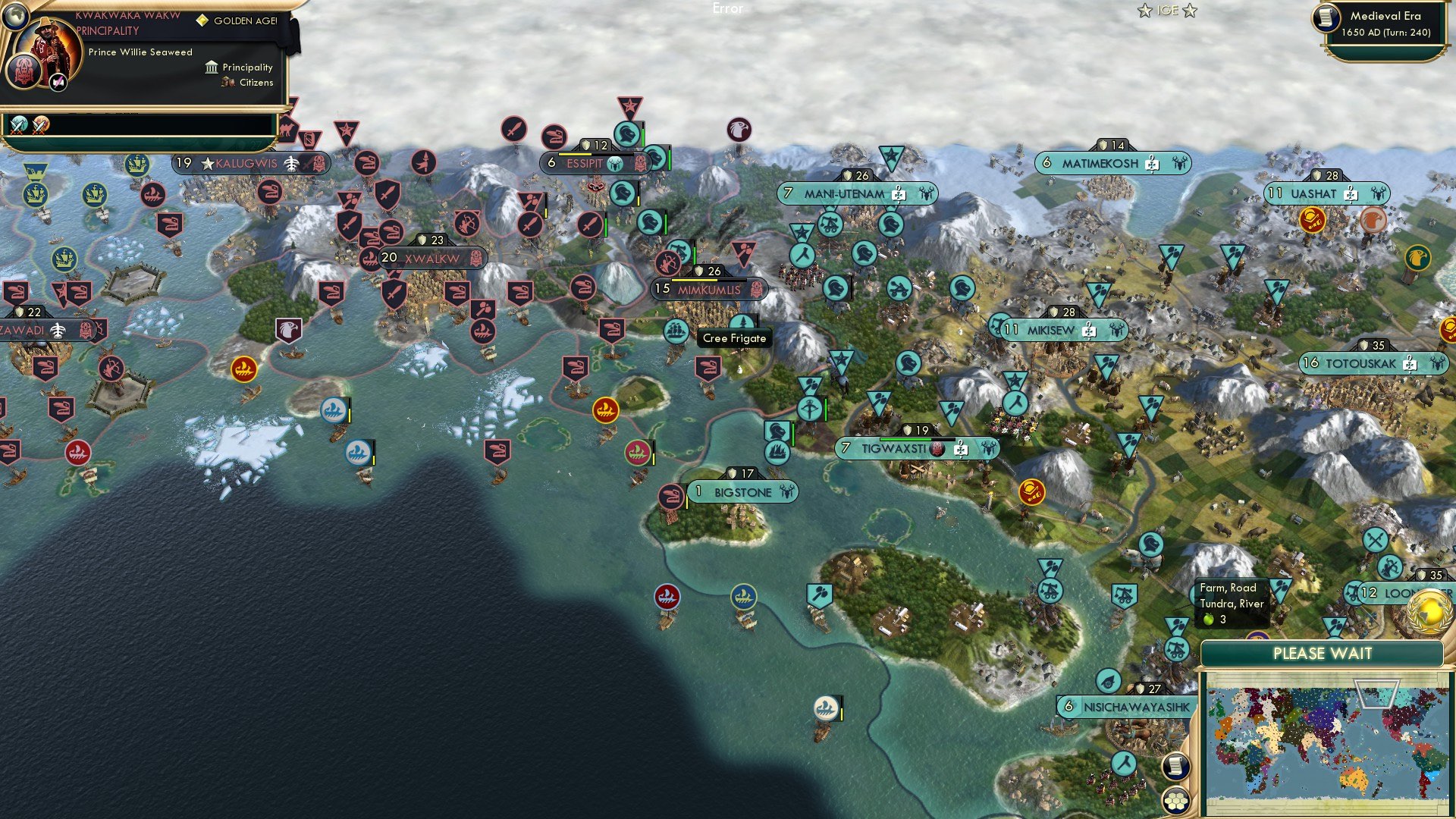This screenshot has width=1456, height=819.
Task: Select the Cree Frigate unit flag
Action: [x=676, y=332]
